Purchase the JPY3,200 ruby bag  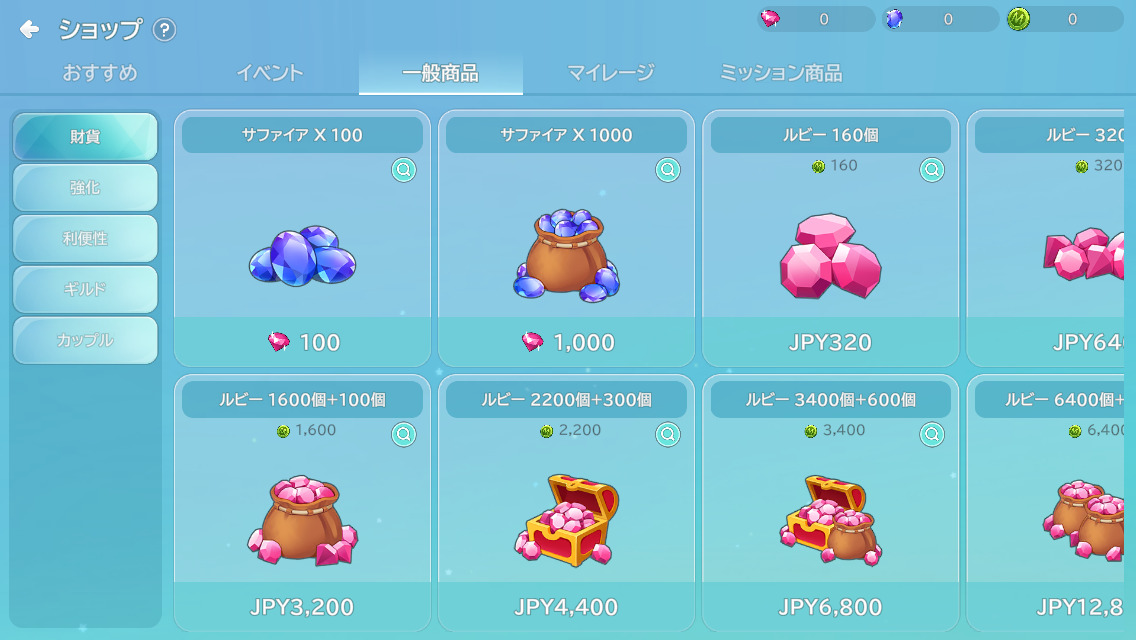[302, 607]
